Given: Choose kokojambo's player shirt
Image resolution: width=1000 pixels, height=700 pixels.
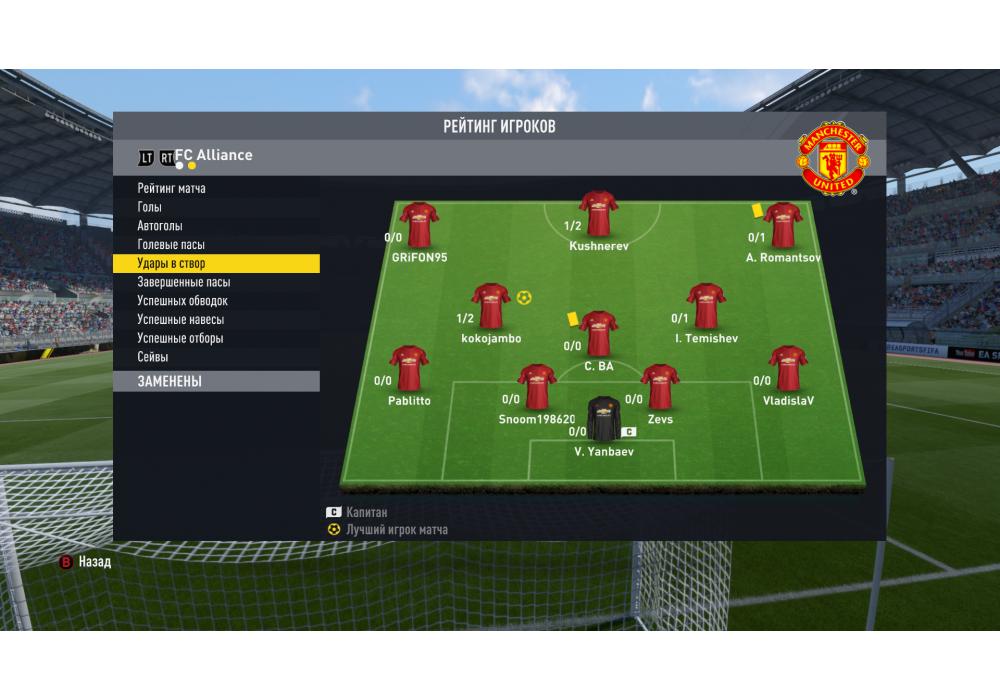Looking at the screenshot, I should pyautogui.click(x=491, y=306).
